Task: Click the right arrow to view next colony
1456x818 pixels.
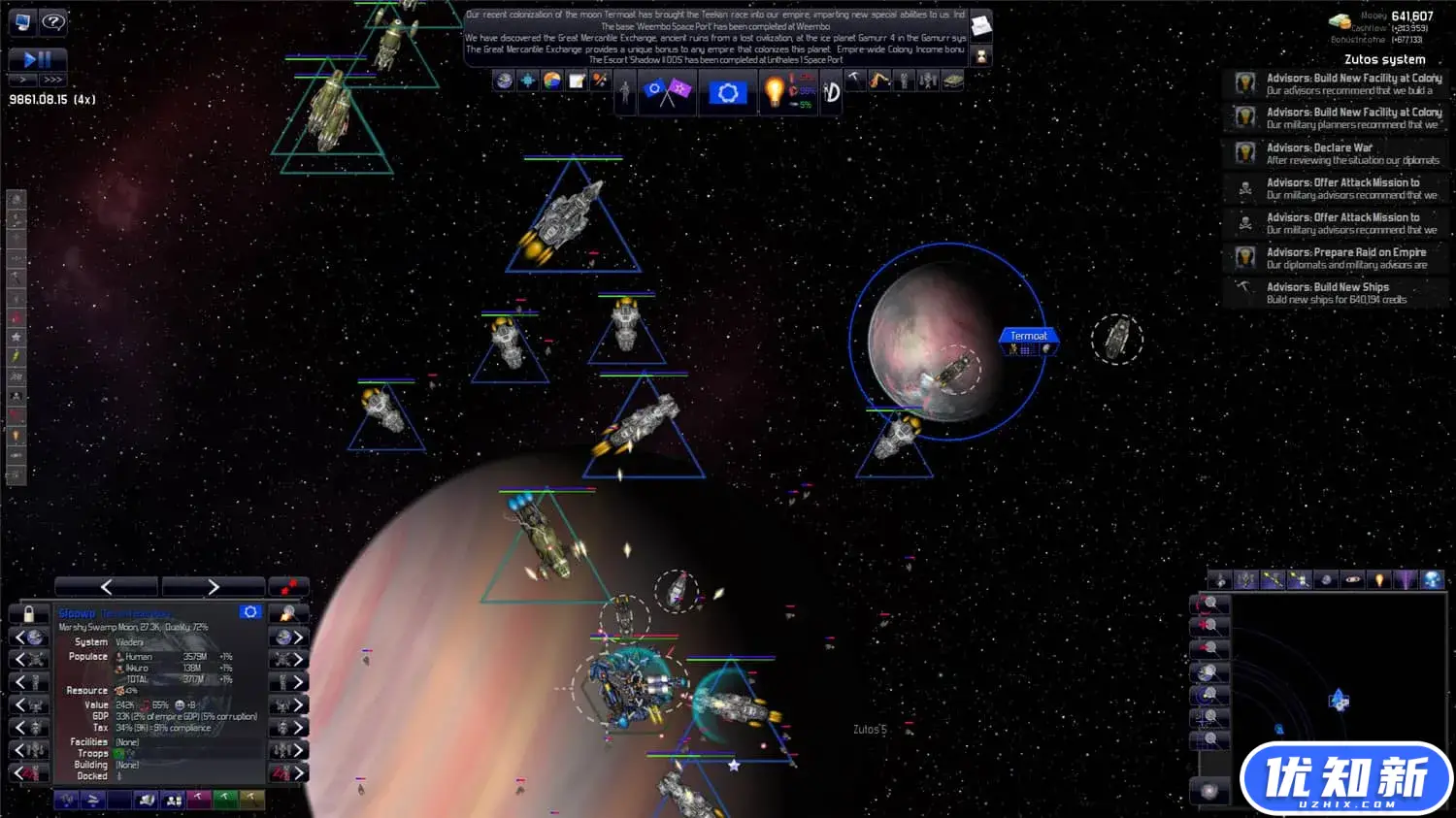Action: [x=213, y=586]
